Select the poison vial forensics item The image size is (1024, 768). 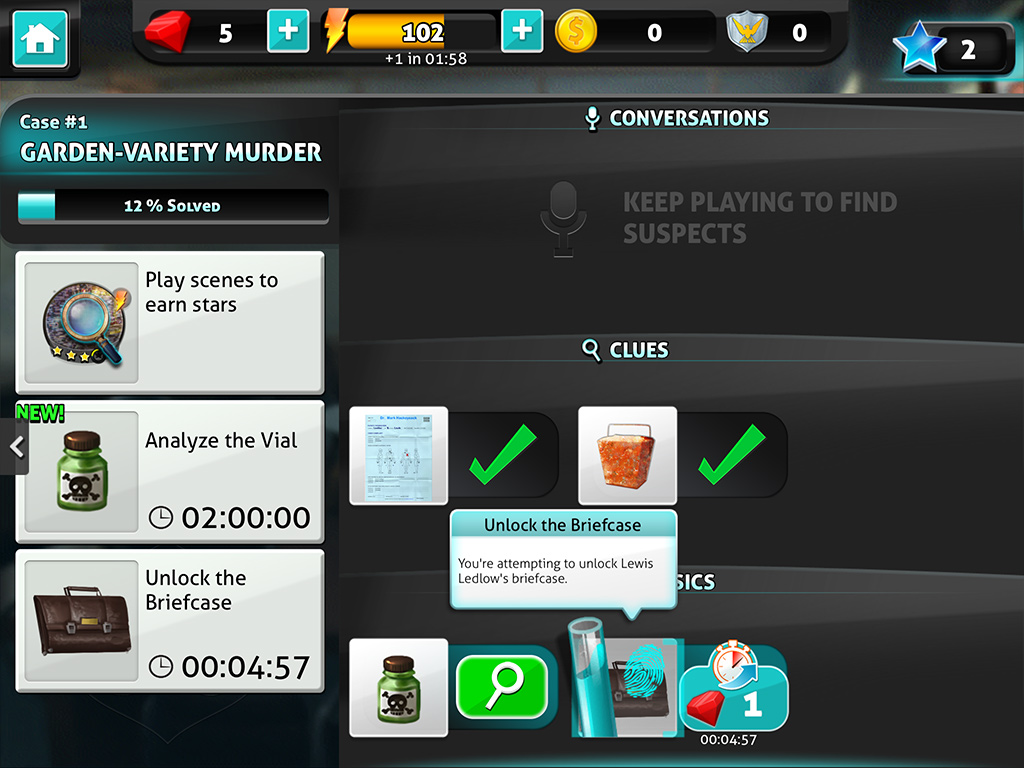[398, 687]
